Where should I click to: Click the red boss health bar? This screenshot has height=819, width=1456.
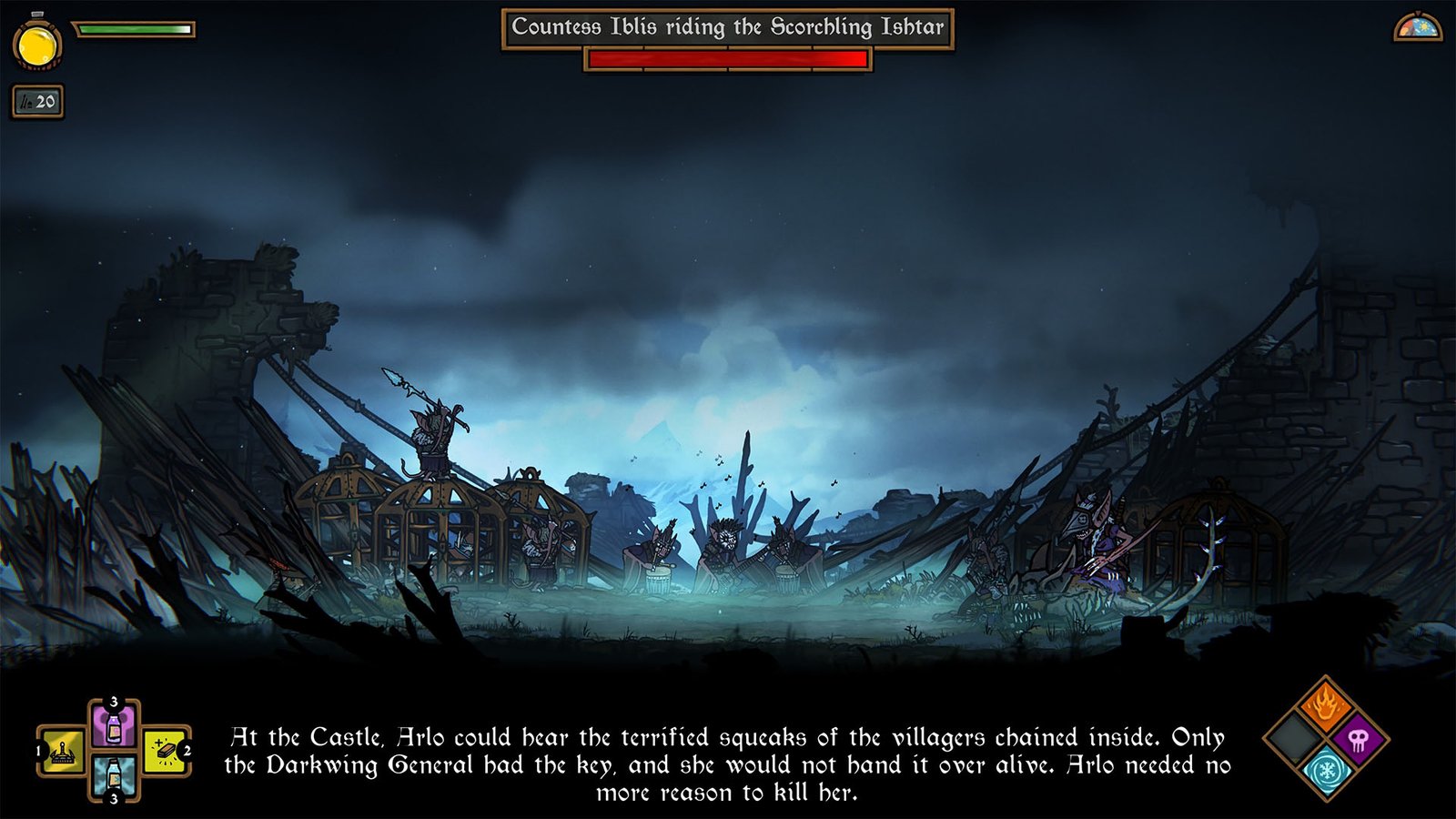point(728,62)
